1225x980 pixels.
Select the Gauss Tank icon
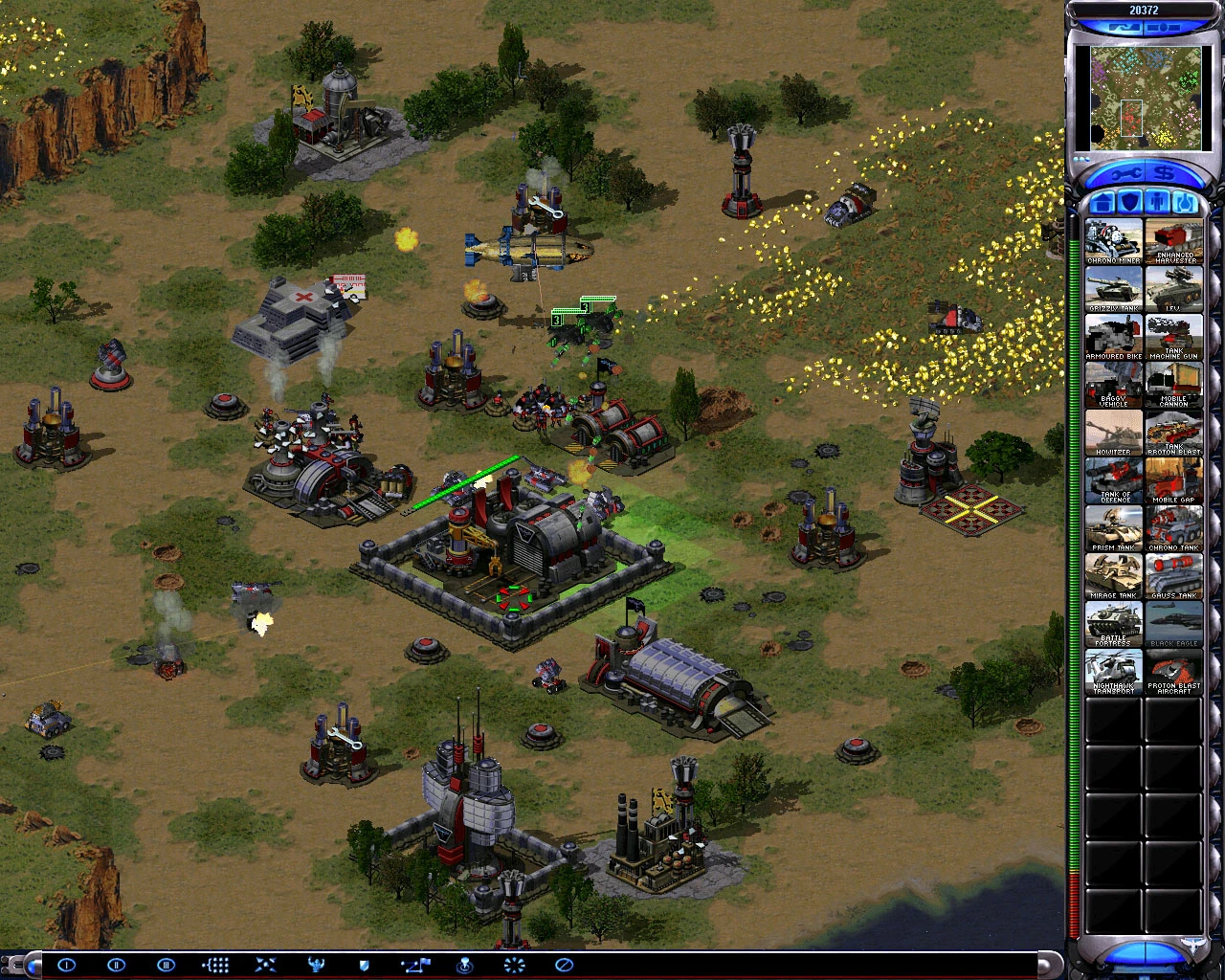(1174, 574)
